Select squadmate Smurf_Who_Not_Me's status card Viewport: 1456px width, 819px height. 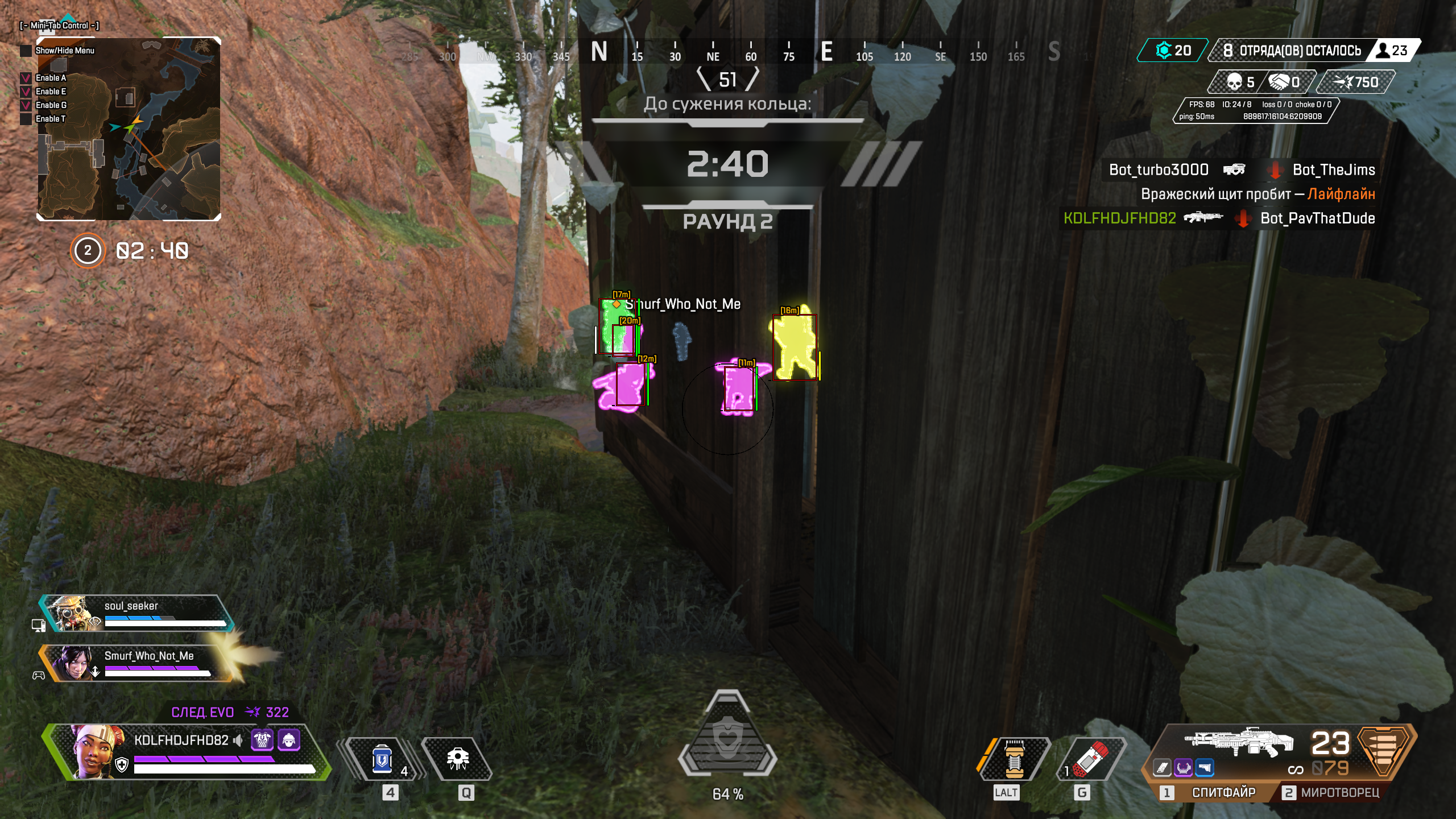(136, 663)
